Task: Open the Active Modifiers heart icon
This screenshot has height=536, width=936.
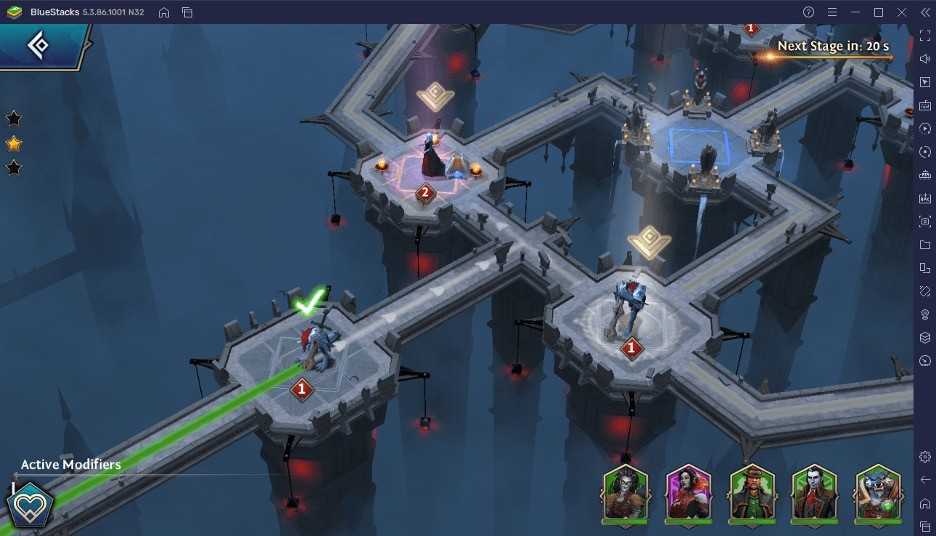Action: pos(29,506)
